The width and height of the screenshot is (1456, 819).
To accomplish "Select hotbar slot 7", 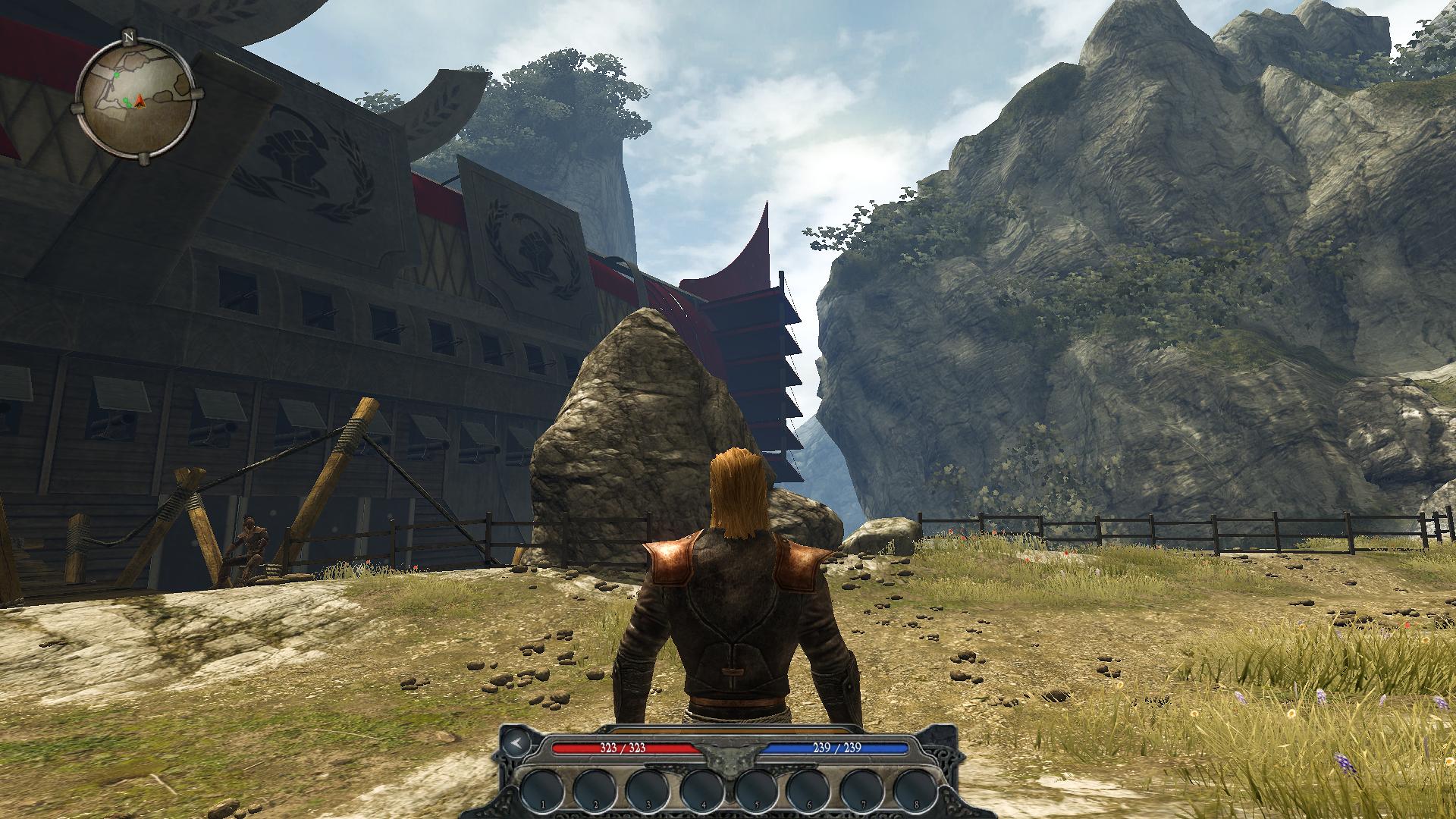I will click(x=863, y=789).
